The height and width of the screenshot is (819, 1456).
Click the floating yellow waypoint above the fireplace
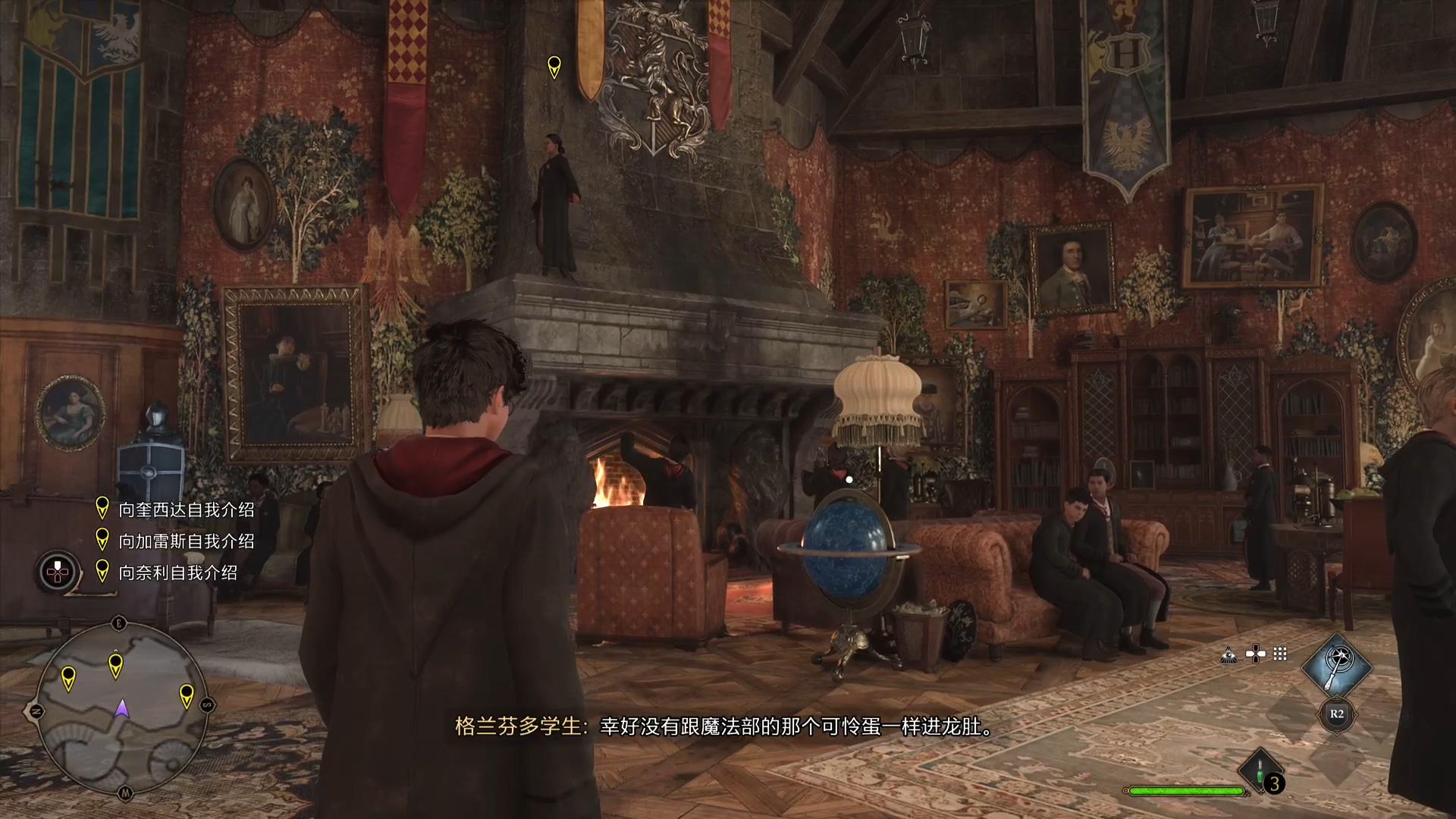[x=556, y=68]
